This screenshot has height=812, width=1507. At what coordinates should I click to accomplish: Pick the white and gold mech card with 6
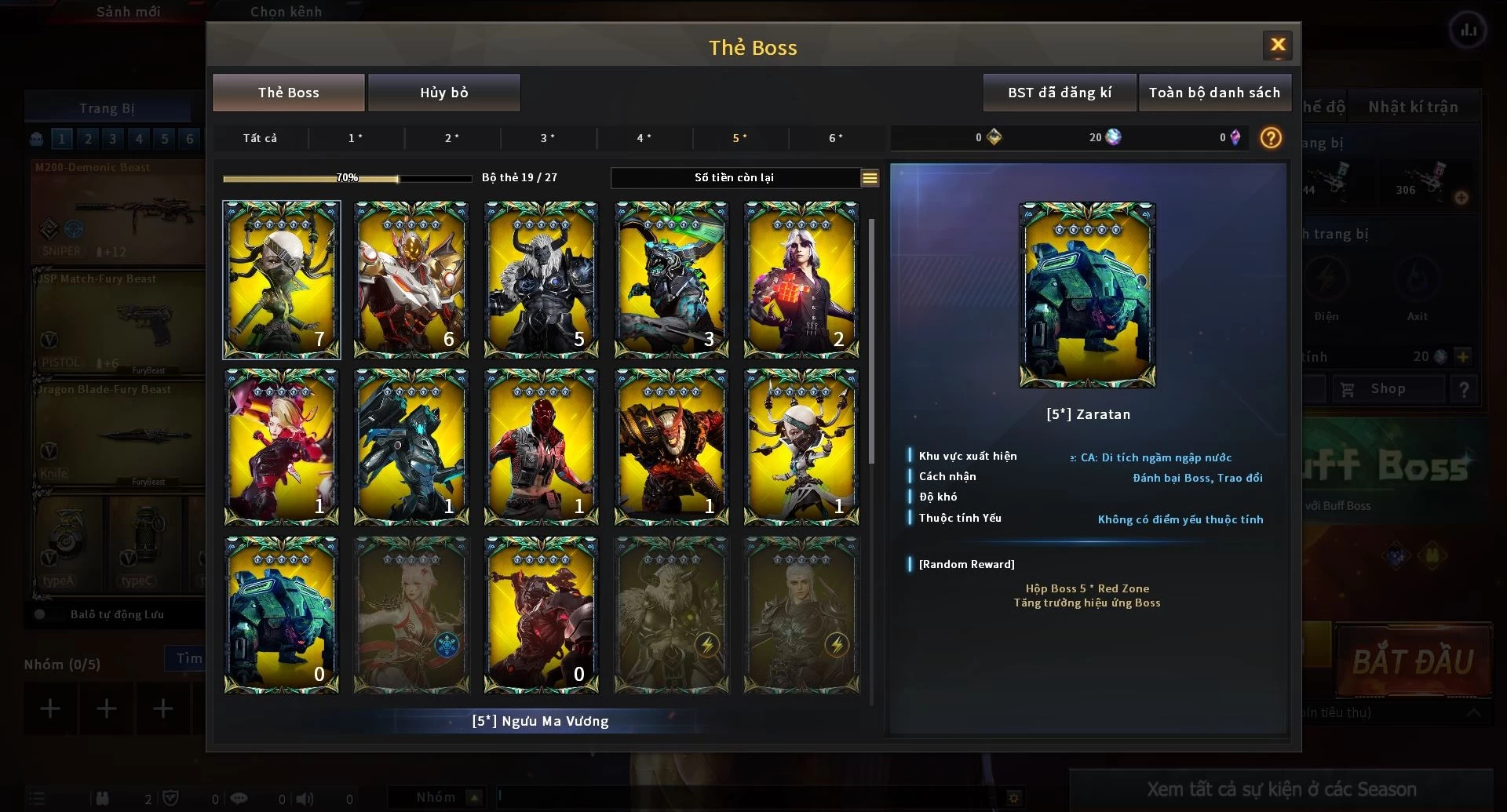[x=411, y=280]
